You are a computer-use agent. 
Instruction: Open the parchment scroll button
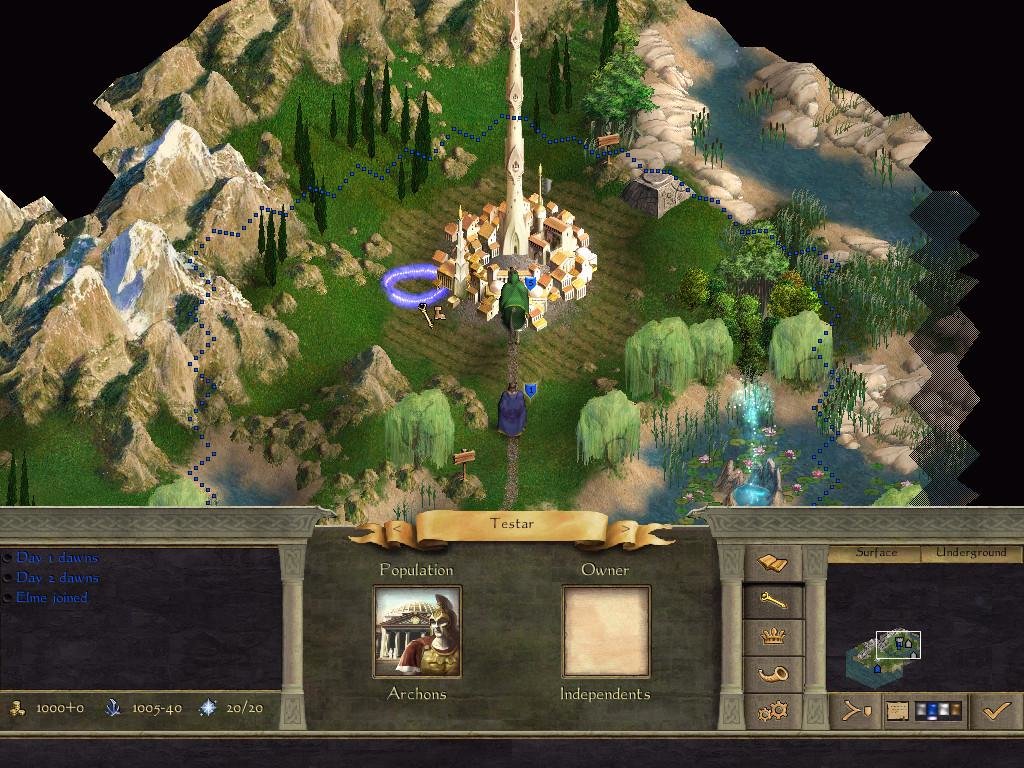897,711
